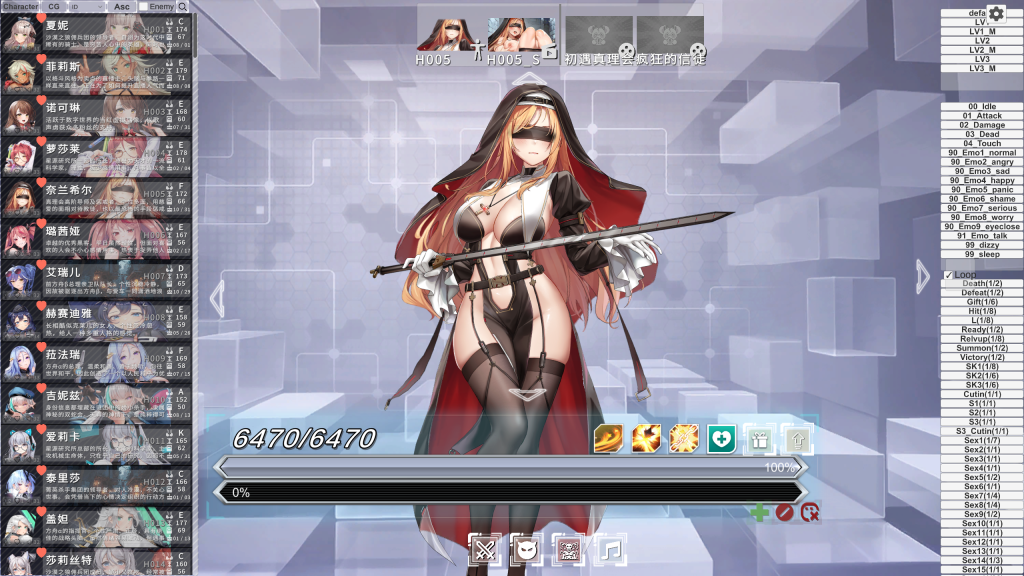Viewport: 1024px width, 576px height.
Task: Play the 01_Attack animation
Action: coord(982,116)
